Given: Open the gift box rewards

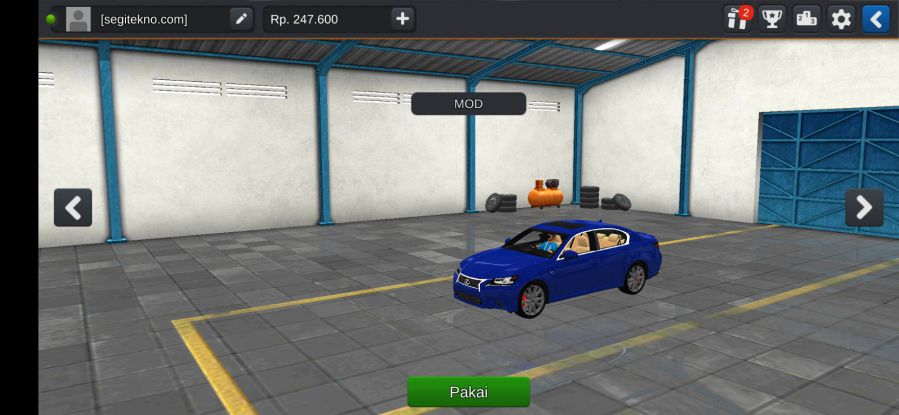Looking at the screenshot, I should [738, 19].
